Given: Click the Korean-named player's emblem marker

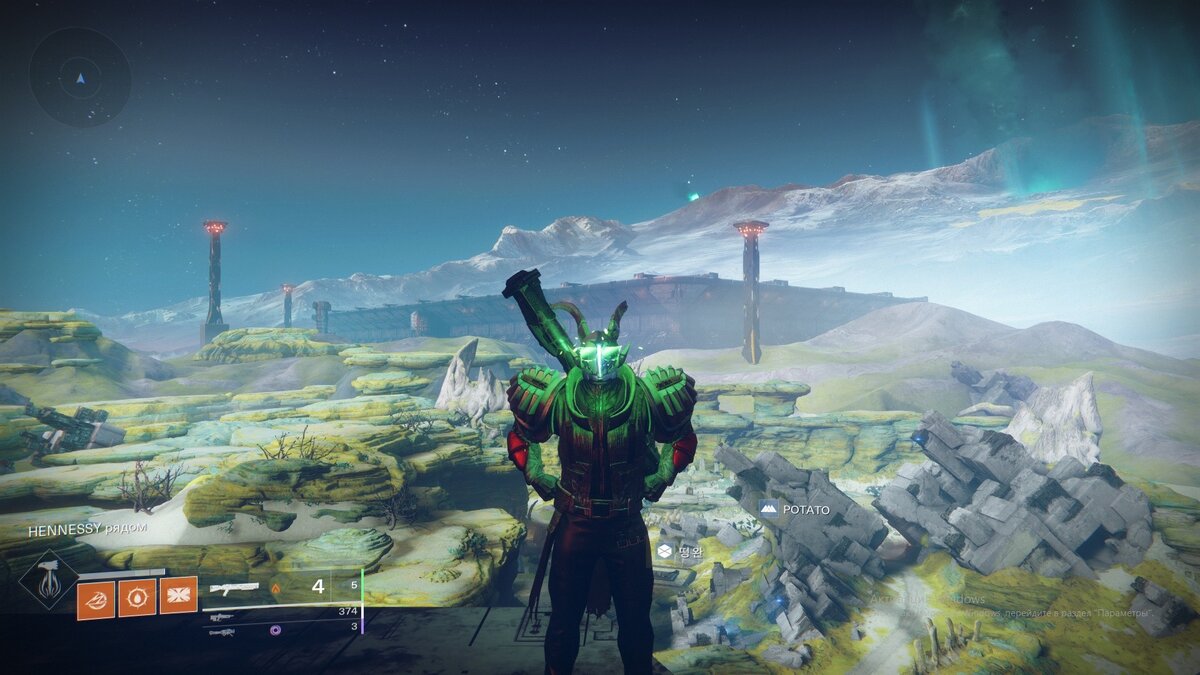Looking at the screenshot, I should (x=665, y=550).
